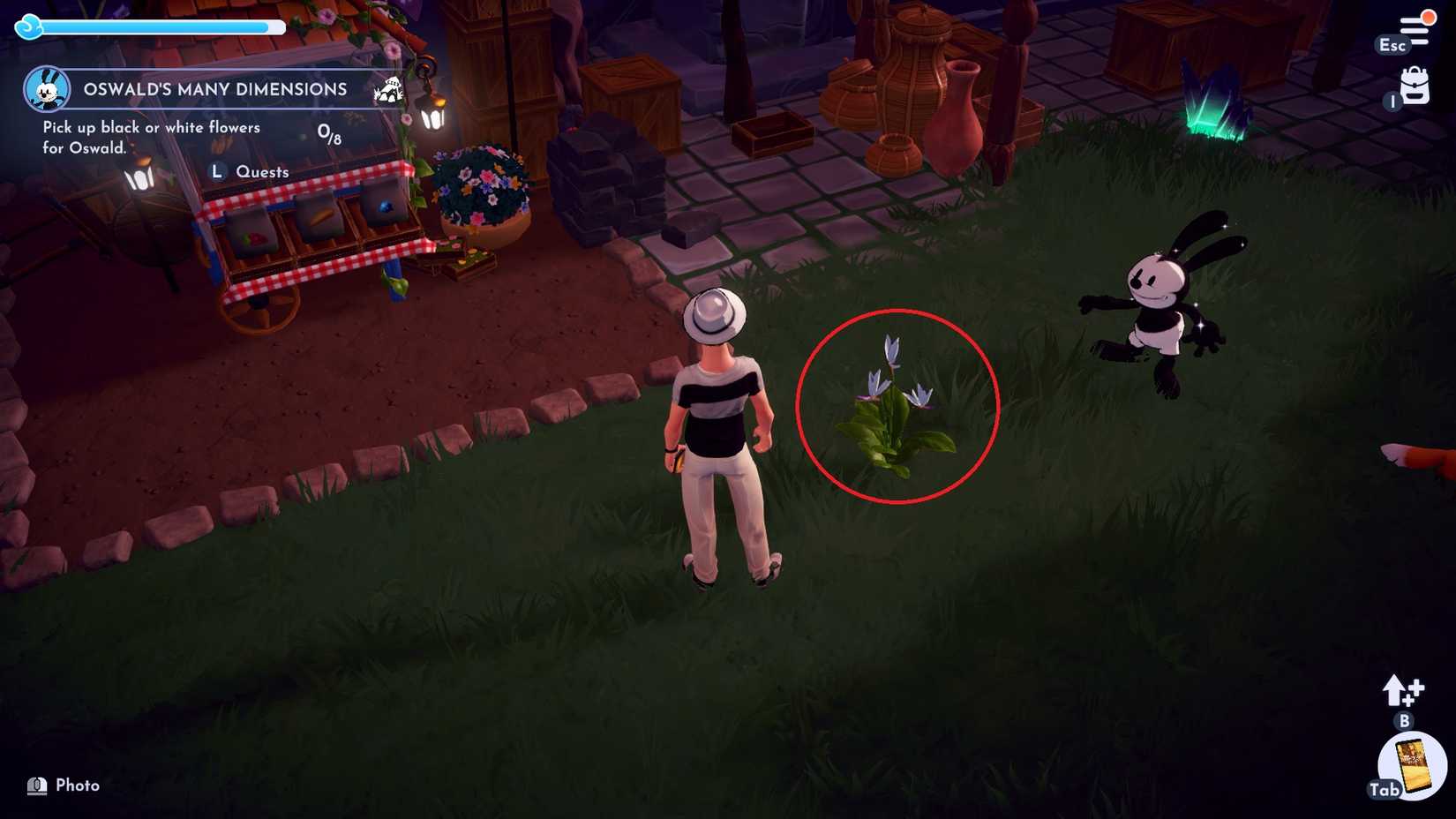Click the L key badge next to Quests

point(218,171)
